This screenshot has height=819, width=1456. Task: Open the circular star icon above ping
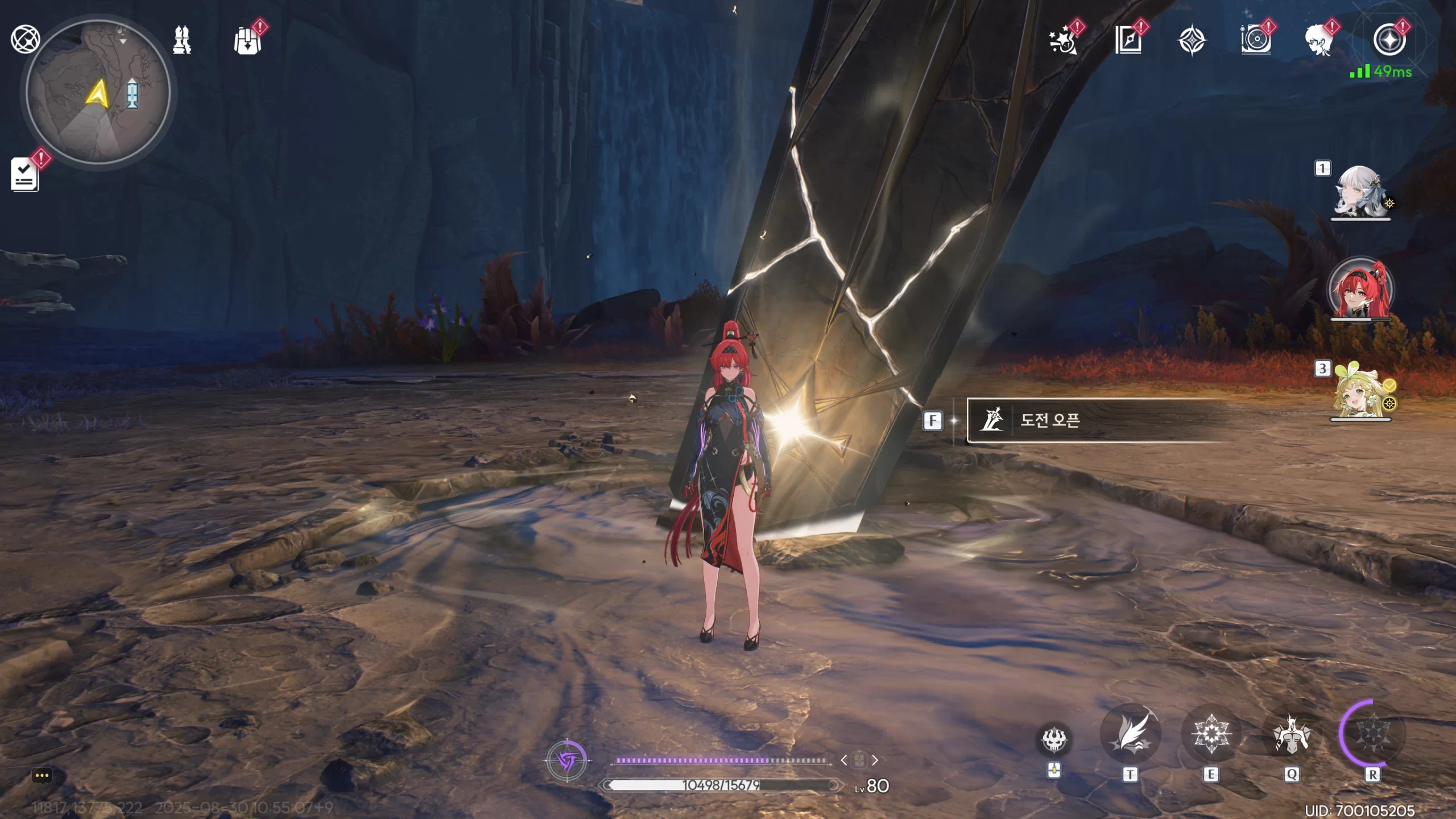click(1389, 40)
